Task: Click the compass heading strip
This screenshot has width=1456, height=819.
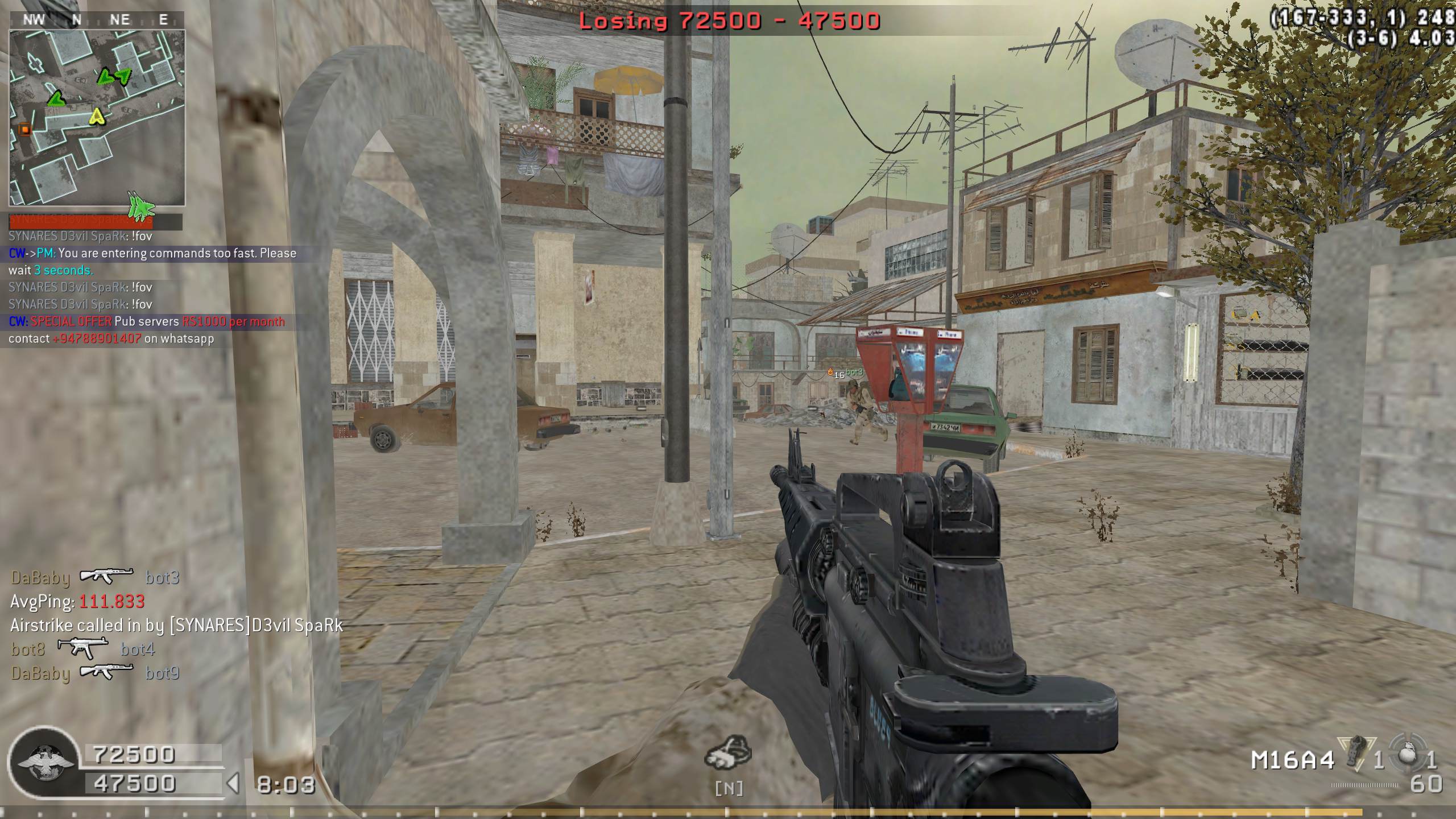Action: [97, 20]
